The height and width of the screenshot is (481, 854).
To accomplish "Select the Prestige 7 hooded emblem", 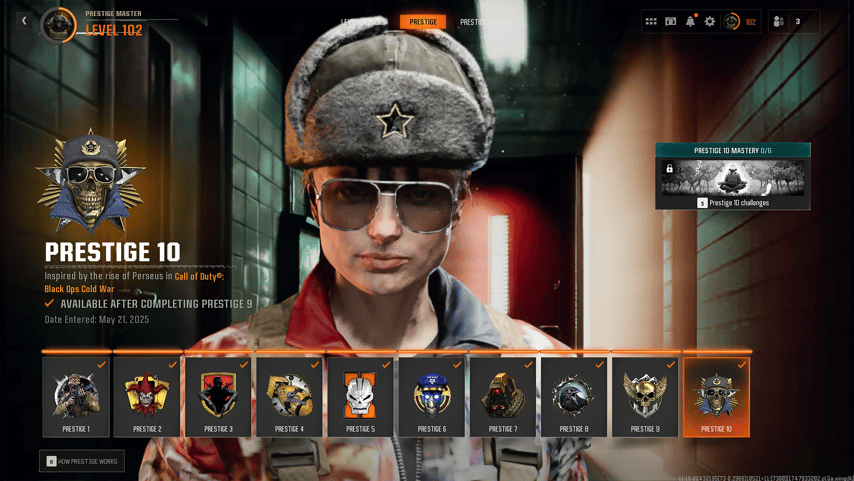I will (503, 397).
